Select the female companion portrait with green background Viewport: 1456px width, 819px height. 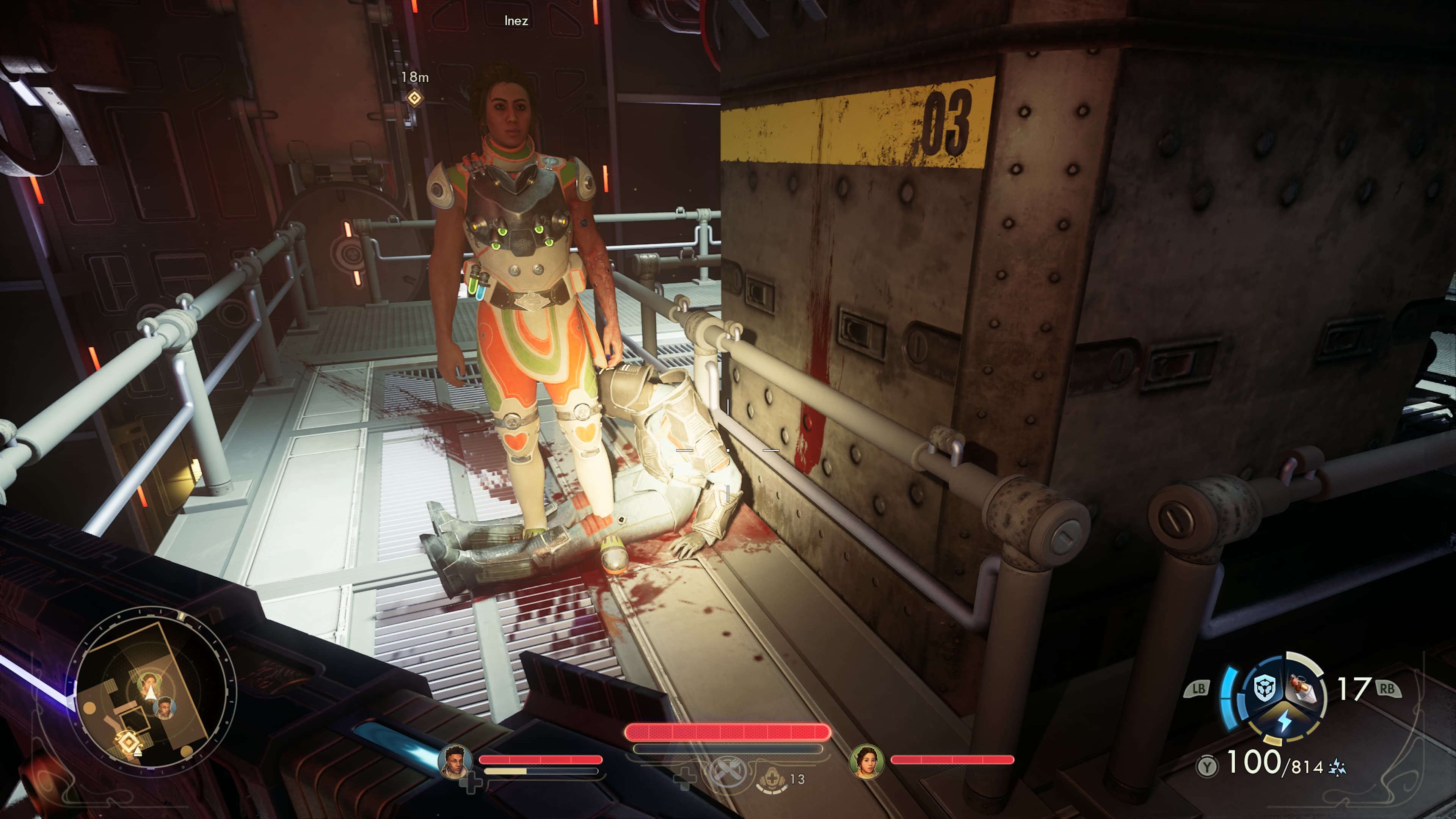[865, 760]
